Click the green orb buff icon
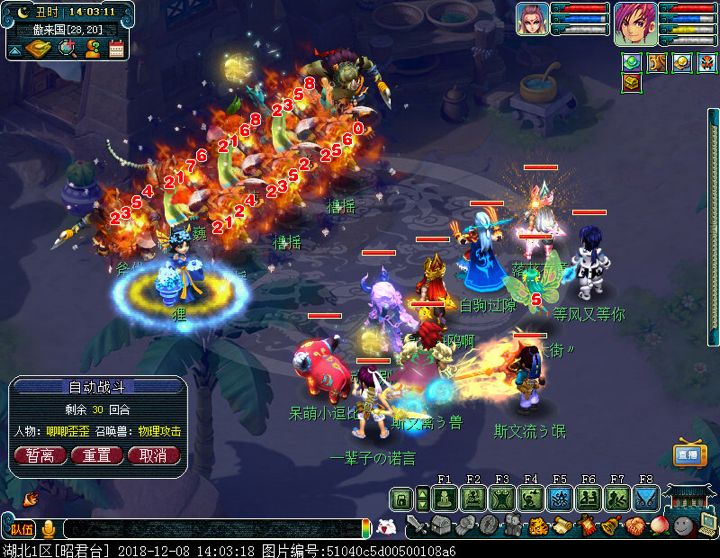720x558 pixels. click(x=632, y=62)
